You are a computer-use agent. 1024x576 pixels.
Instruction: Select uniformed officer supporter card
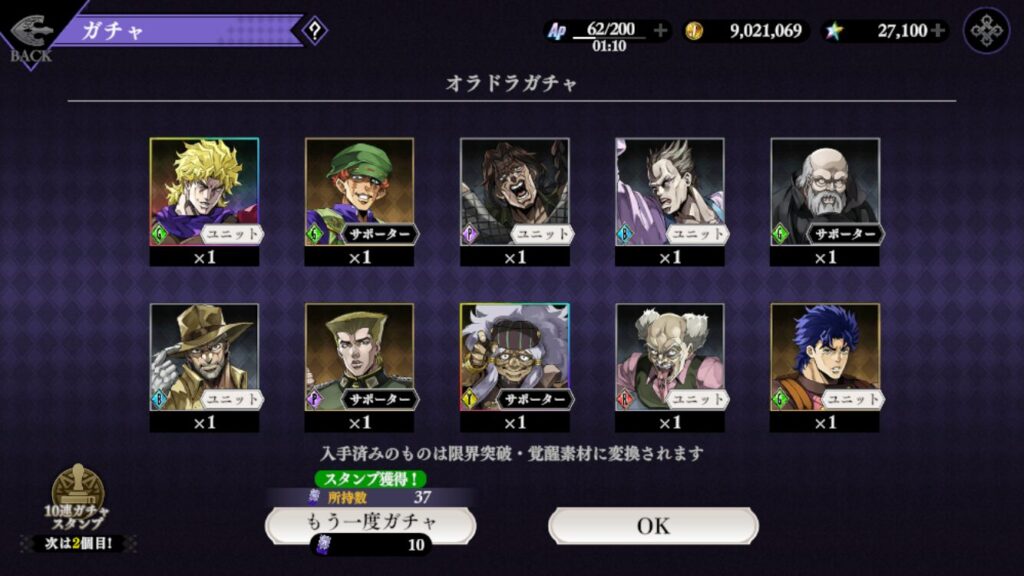point(359,357)
